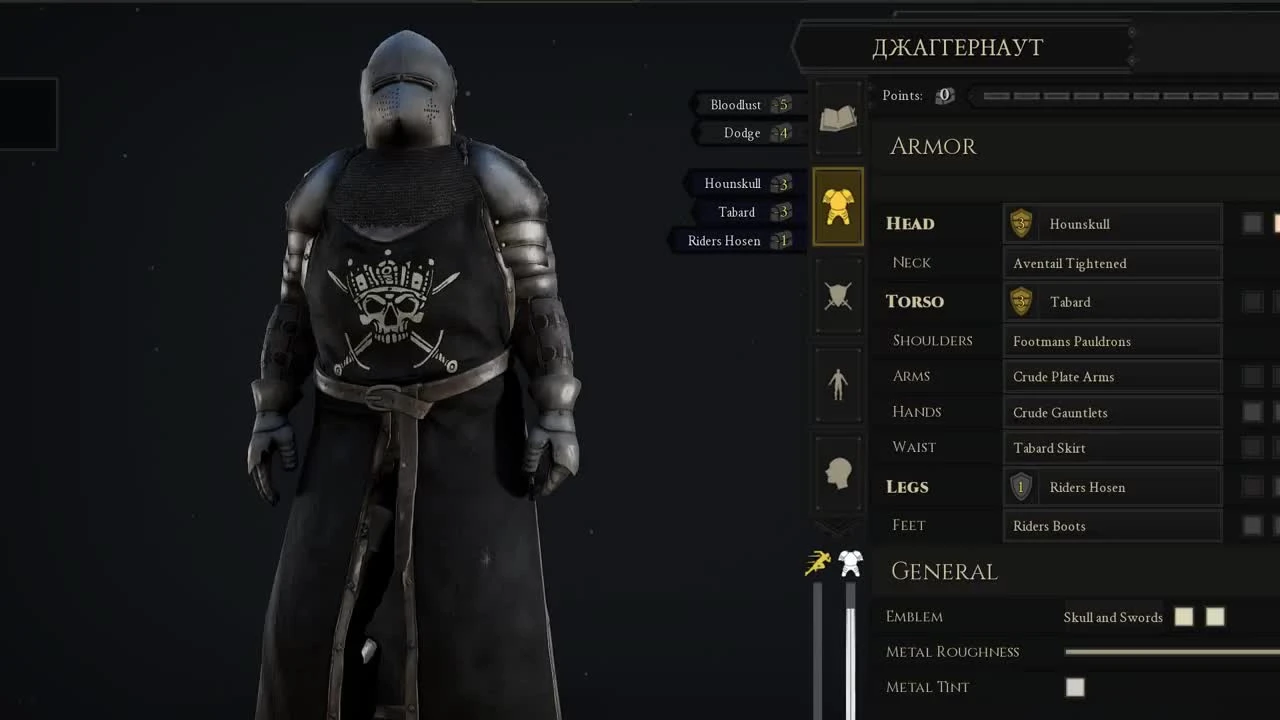Open the Neck dropdown showing Aventail Tightened

[1112, 262]
